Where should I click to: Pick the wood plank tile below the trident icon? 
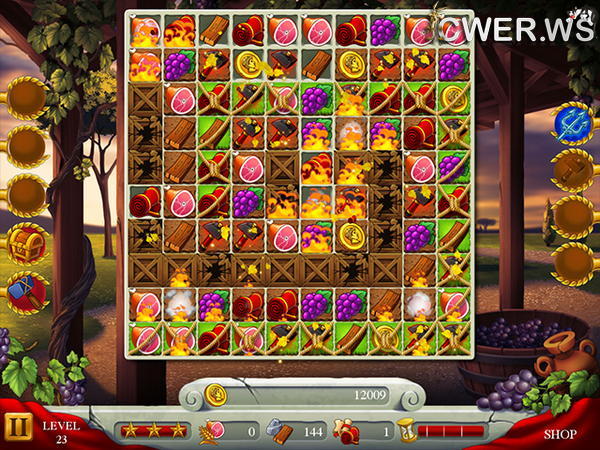tap(453, 235)
